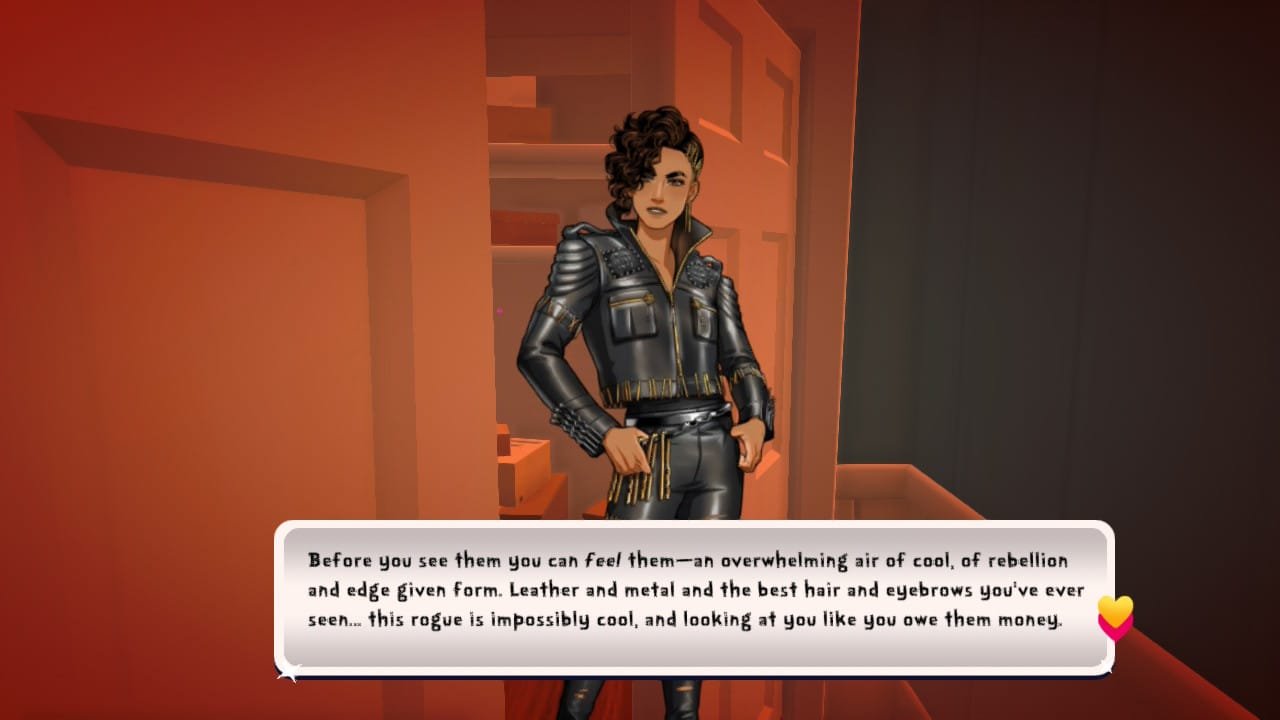This screenshot has height=720, width=1280.
Task: Click the stacked hearts beside the dialogue box
Action: pos(1115,618)
